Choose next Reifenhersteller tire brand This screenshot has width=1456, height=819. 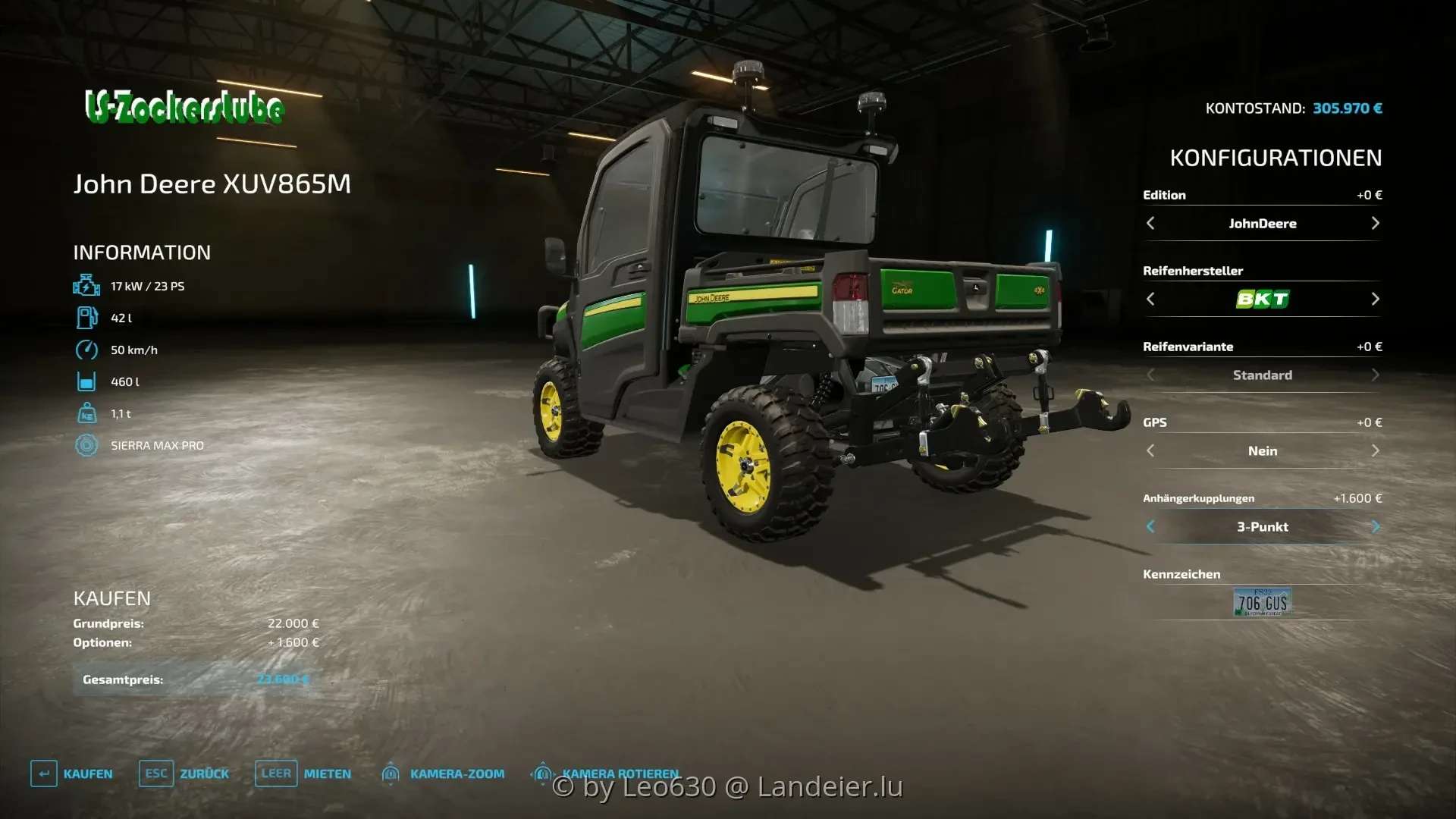[x=1375, y=299]
